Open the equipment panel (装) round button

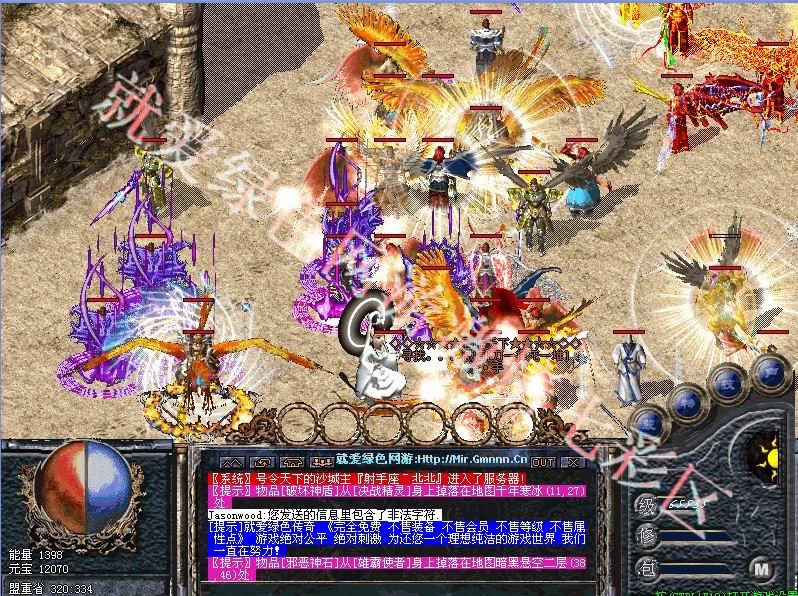pos(648,423)
